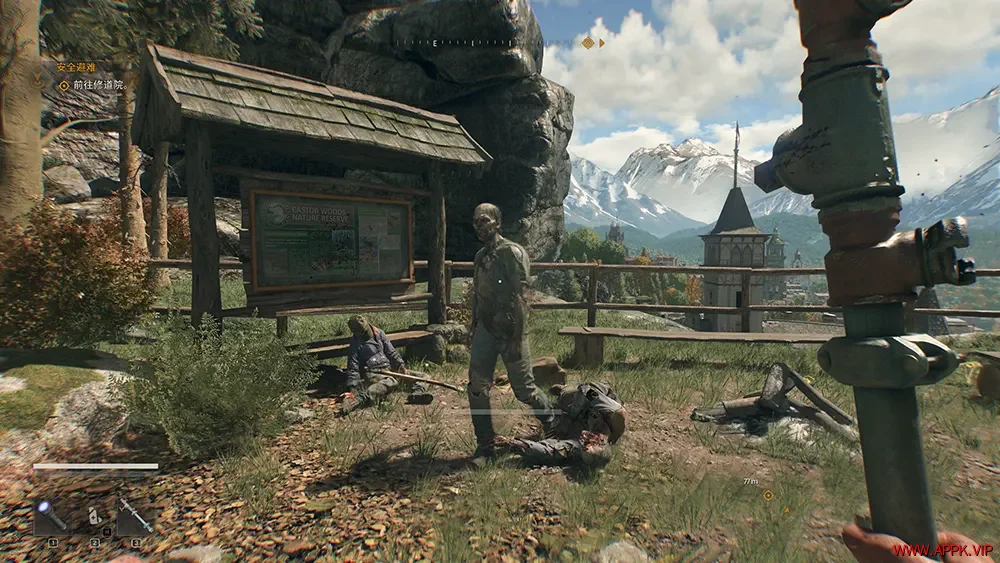Equip the pipe weapon slot

click(134, 517)
